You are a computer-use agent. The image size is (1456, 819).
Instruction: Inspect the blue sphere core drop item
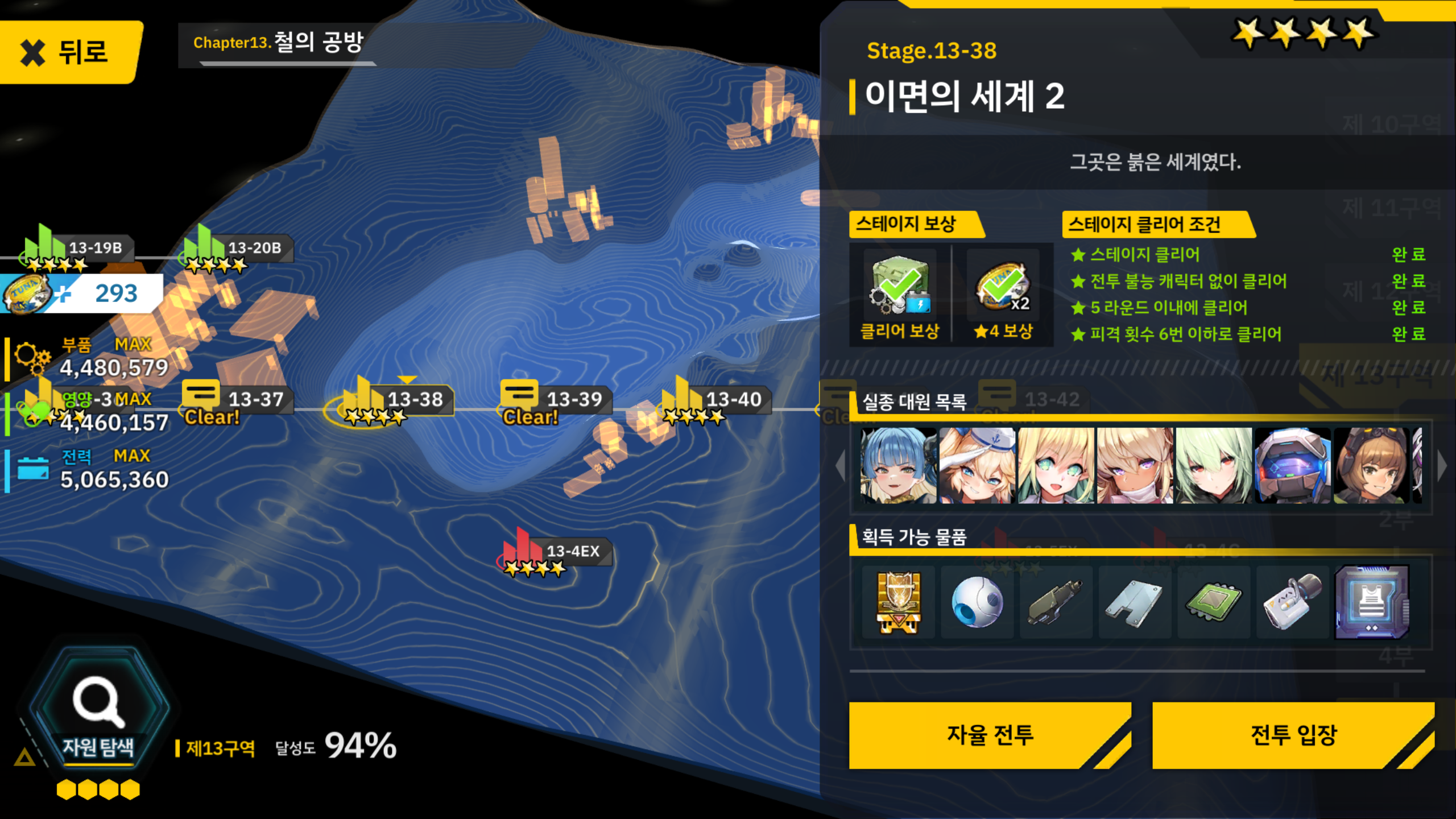point(977,602)
